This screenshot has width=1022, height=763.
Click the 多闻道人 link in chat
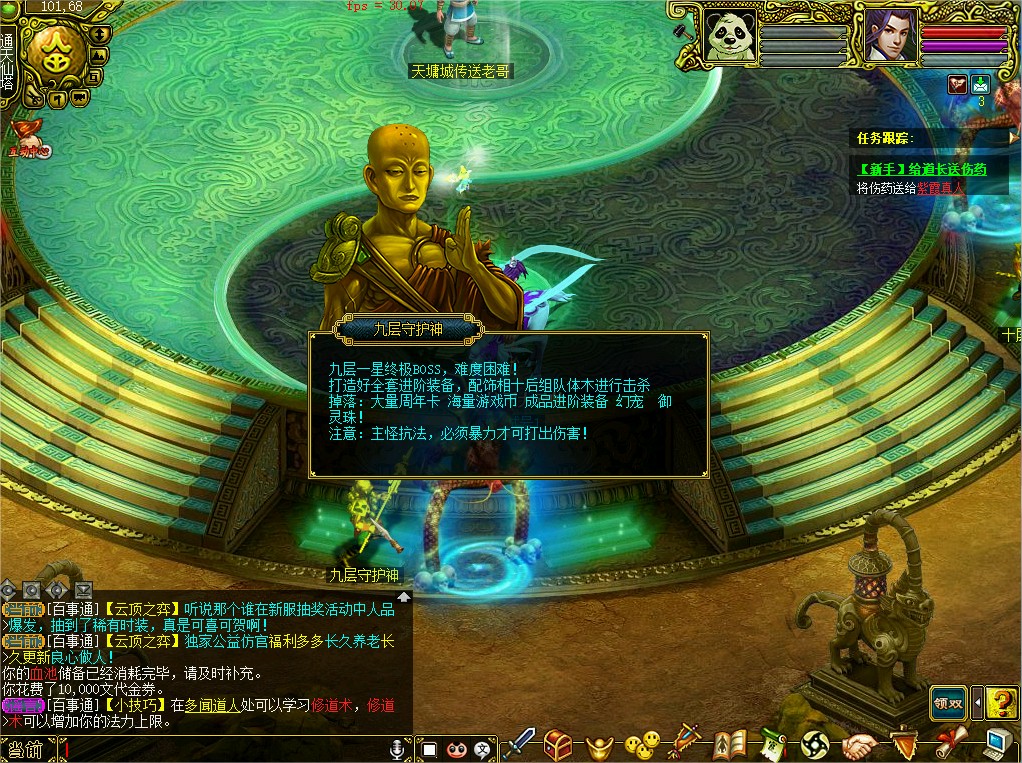(212, 705)
